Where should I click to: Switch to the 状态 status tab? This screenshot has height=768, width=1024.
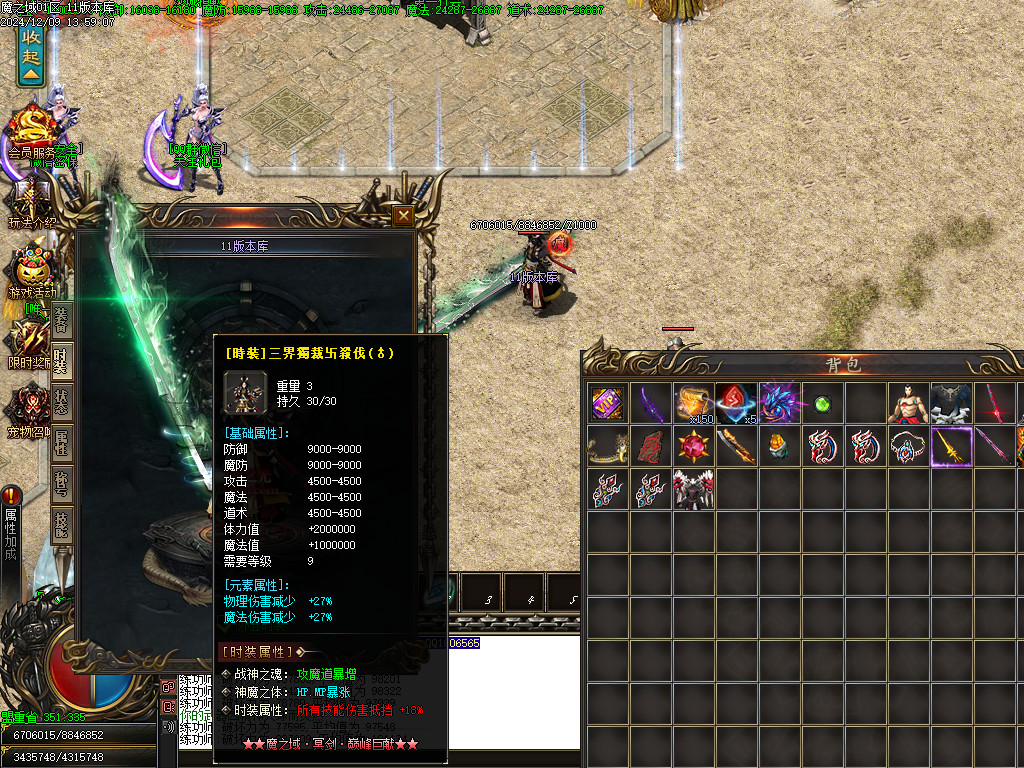click(x=61, y=402)
